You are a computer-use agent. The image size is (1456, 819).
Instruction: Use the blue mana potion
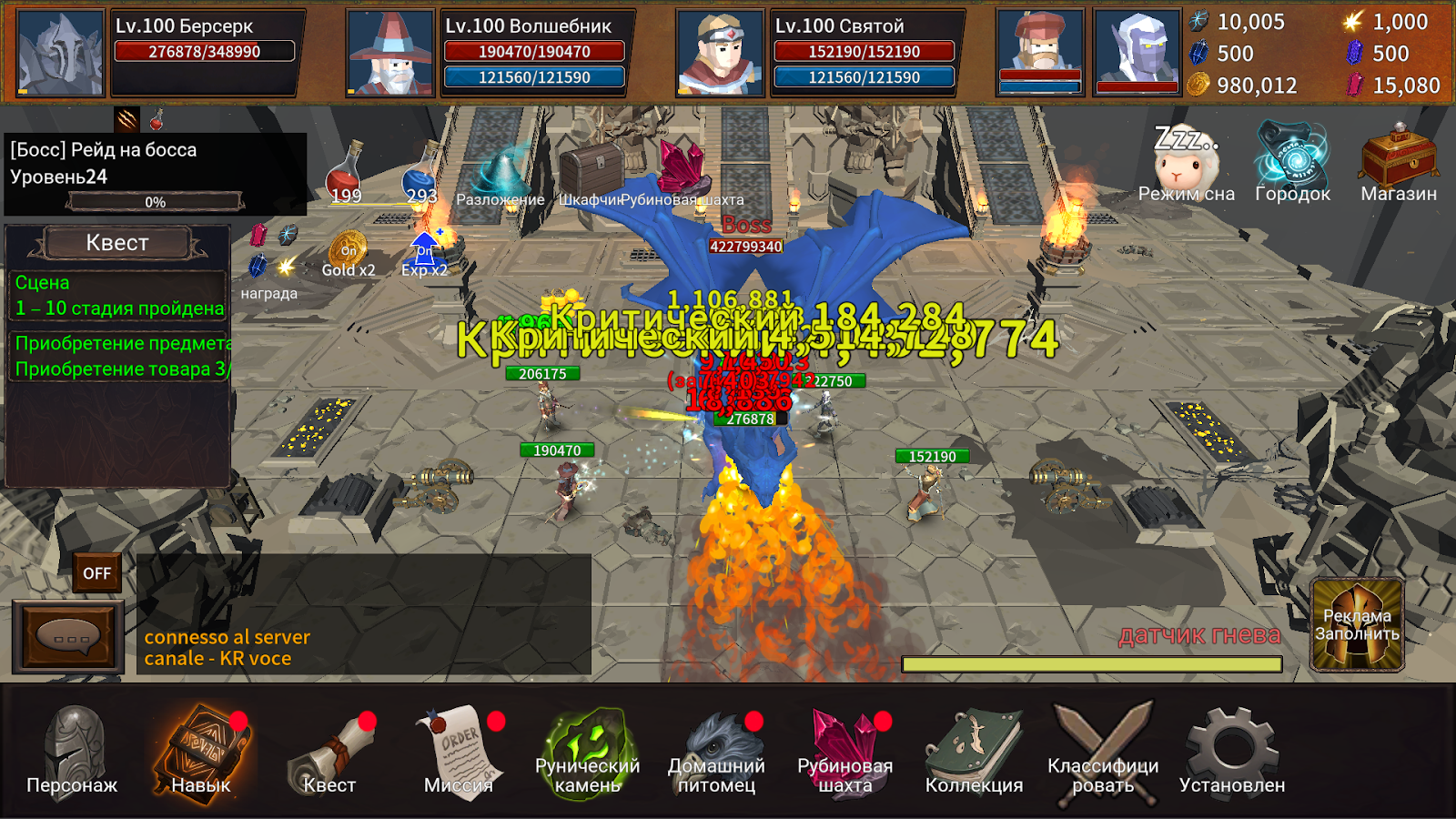(421, 173)
